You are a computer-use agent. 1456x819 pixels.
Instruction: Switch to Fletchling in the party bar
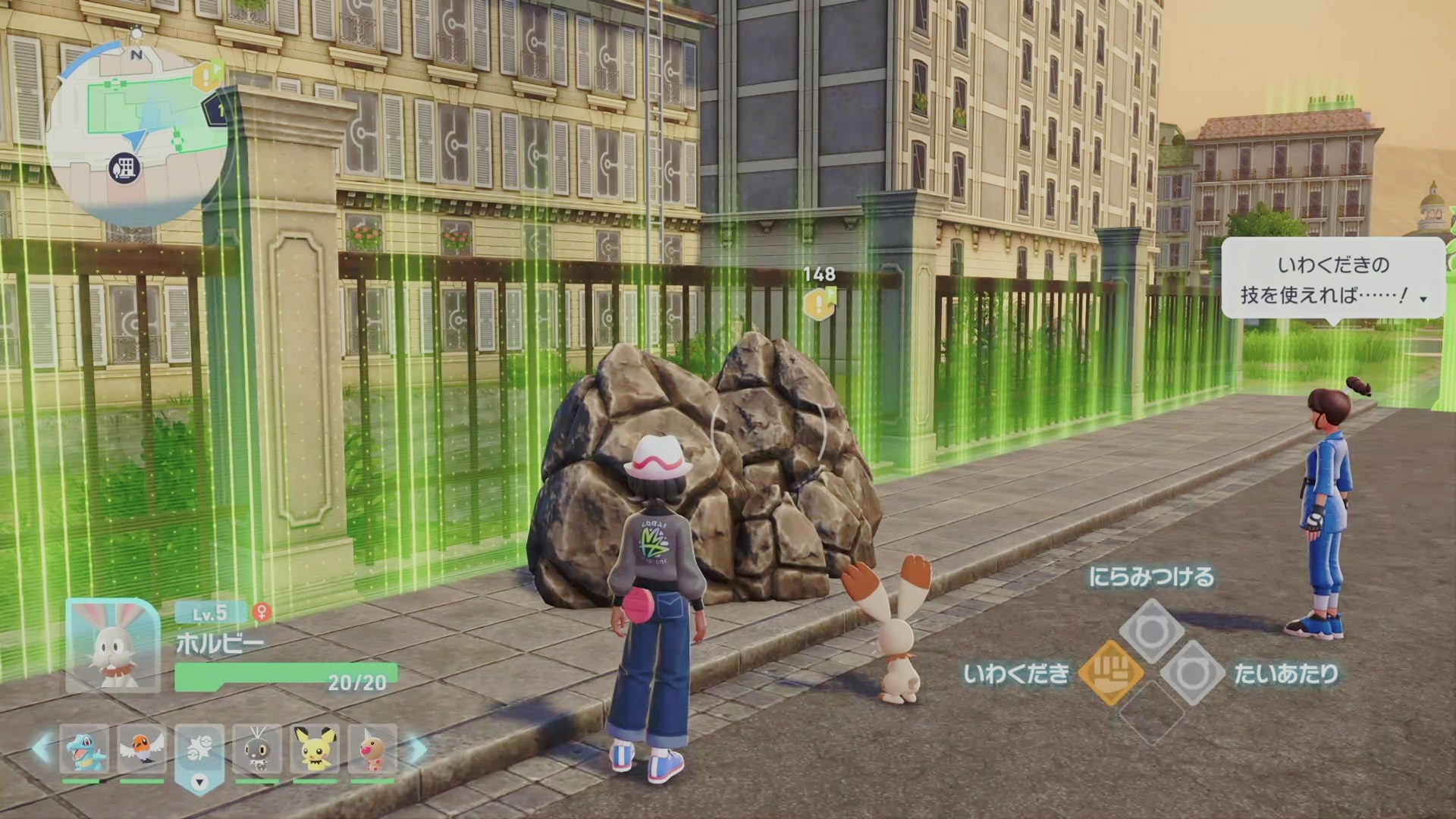(x=141, y=749)
